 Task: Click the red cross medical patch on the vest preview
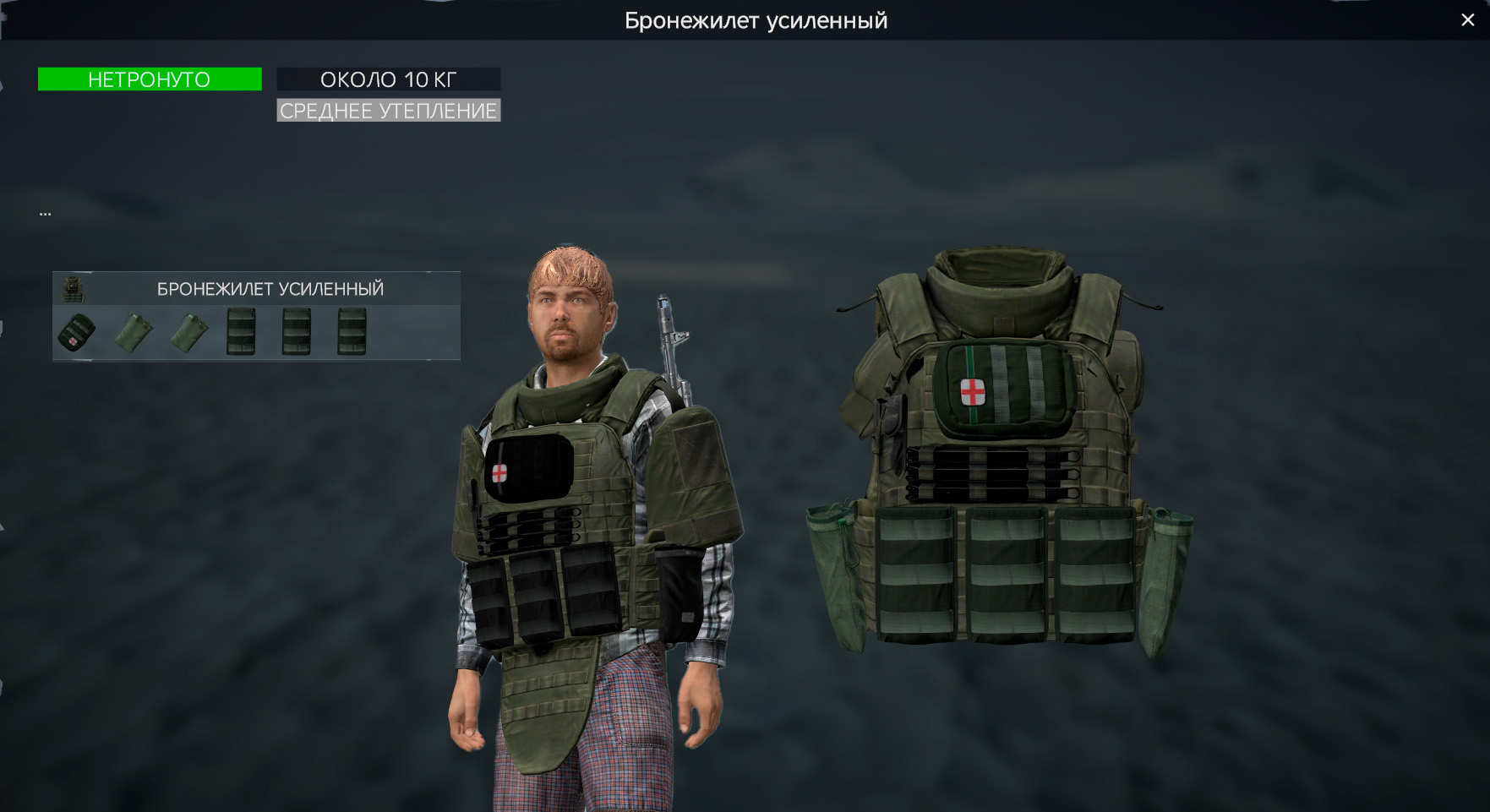[x=973, y=391]
